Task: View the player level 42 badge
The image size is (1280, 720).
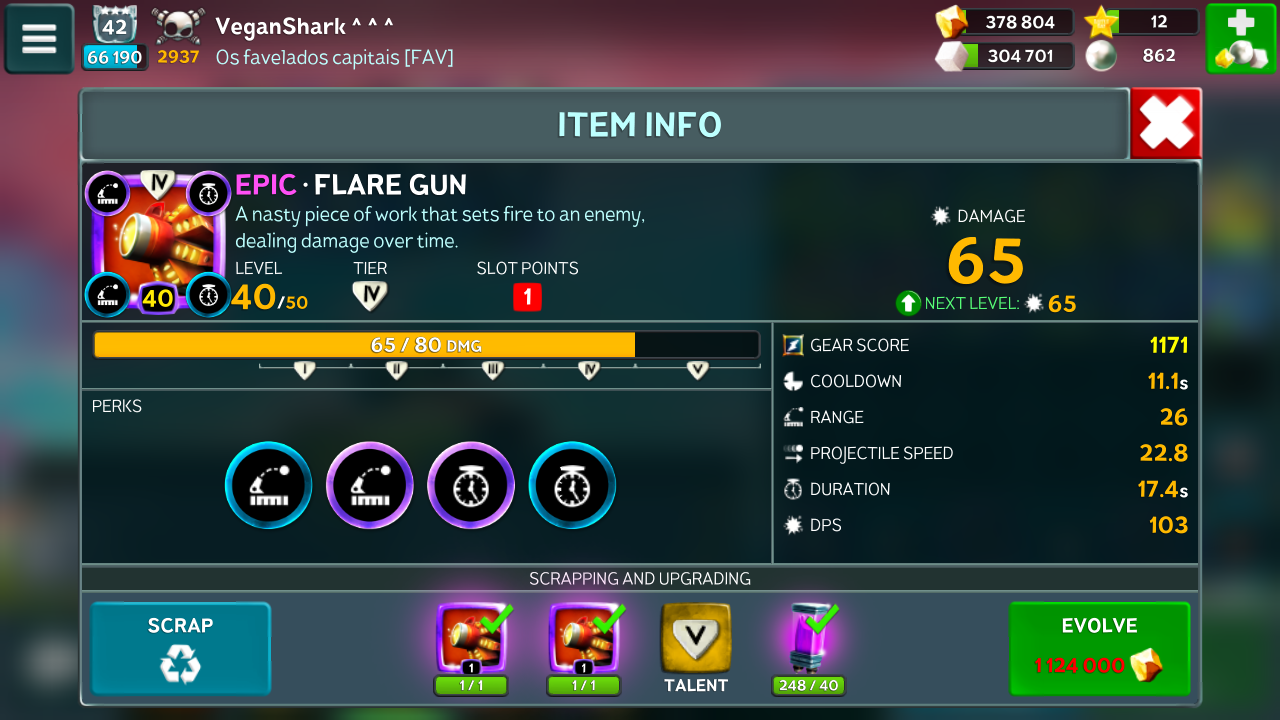Action: (x=114, y=26)
